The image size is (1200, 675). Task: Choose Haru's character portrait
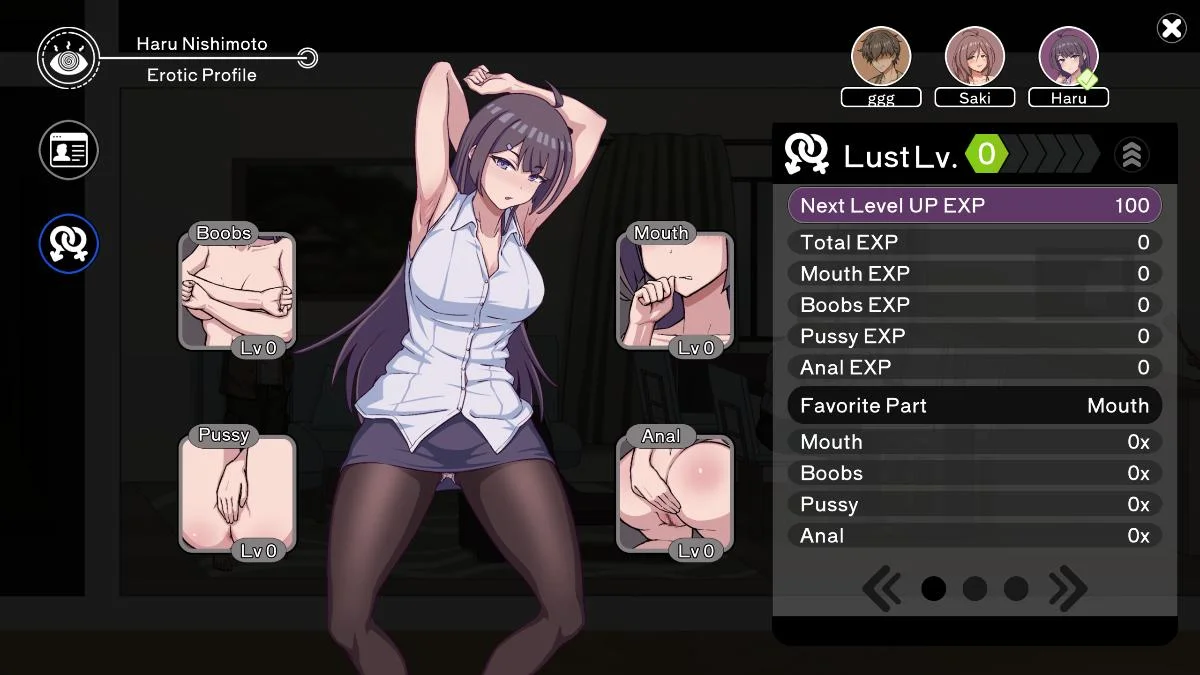[x=1069, y=56]
